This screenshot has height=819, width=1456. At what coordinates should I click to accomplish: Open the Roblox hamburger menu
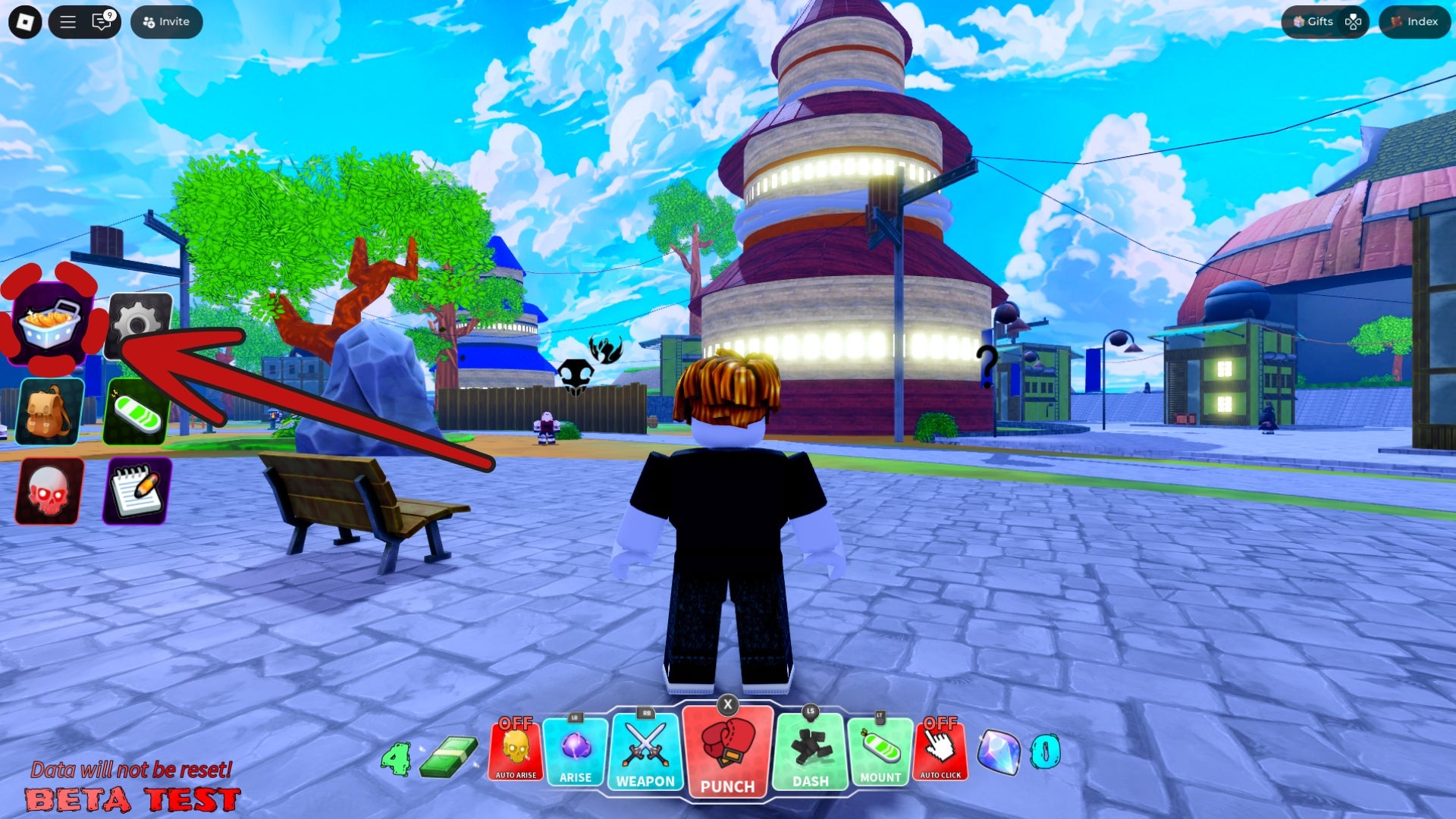pos(67,22)
